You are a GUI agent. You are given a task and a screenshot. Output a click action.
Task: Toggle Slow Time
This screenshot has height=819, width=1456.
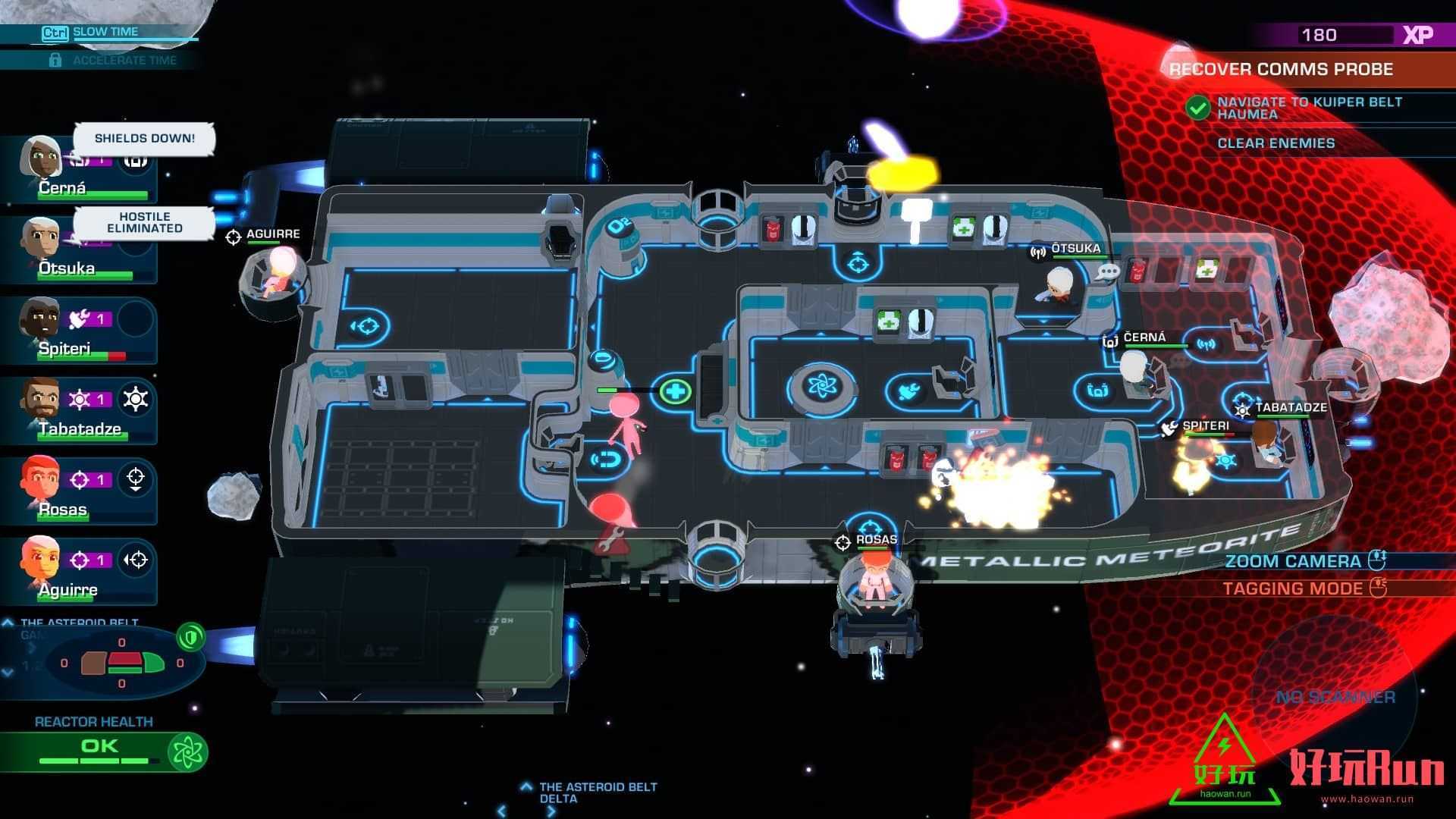[x=105, y=32]
